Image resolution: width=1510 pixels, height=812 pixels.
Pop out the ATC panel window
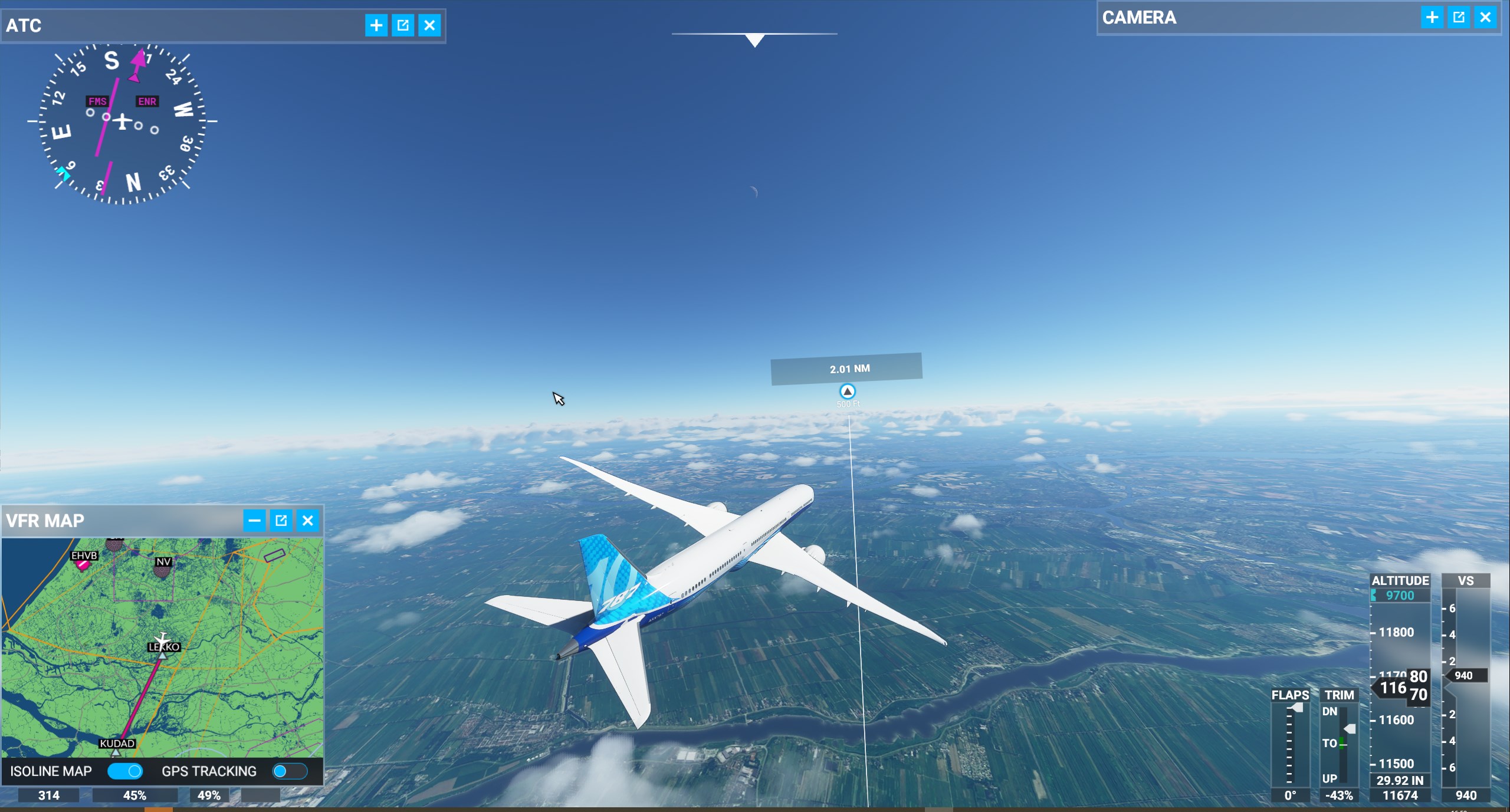pyautogui.click(x=403, y=25)
